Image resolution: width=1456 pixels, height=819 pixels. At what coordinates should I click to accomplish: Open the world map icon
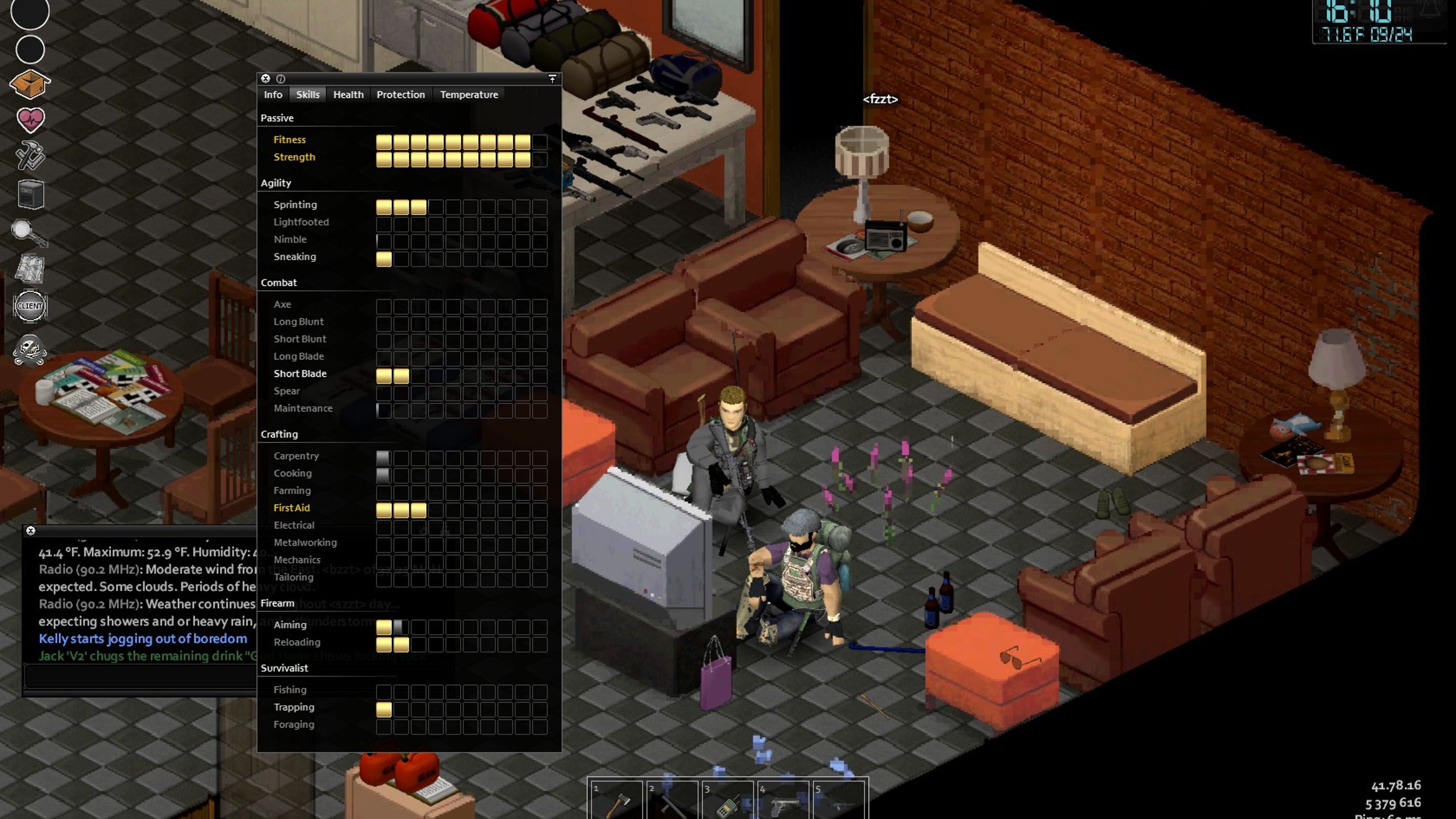pos(30,268)
